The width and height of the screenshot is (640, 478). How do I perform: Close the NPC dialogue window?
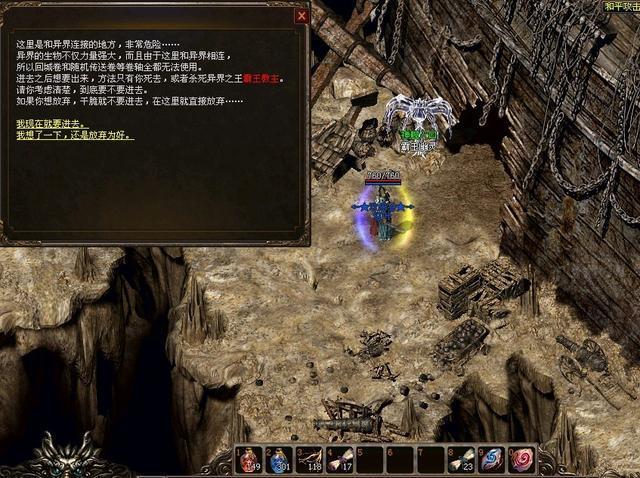[x=301, y=16]
